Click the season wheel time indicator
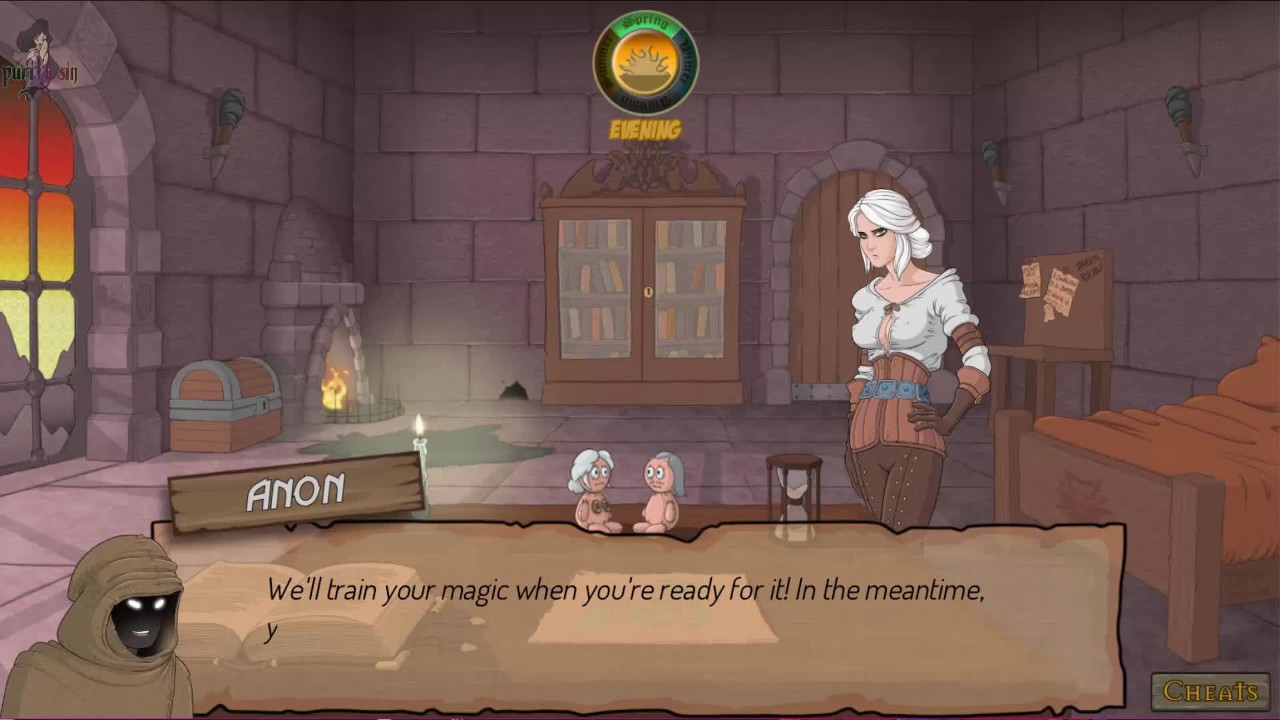Viewport: 1280px width, 720px height. [645, 62]
